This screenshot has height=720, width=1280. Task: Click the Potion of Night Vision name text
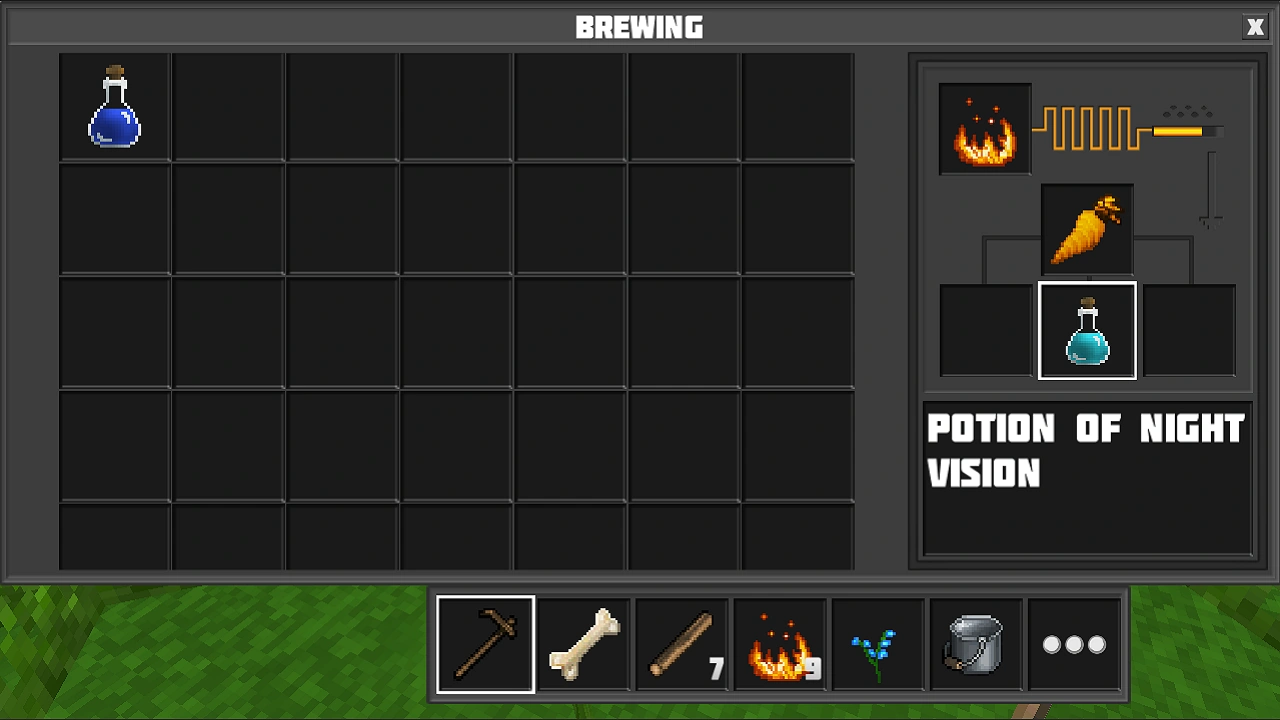pyautogui.click(x=1085, y=450)
